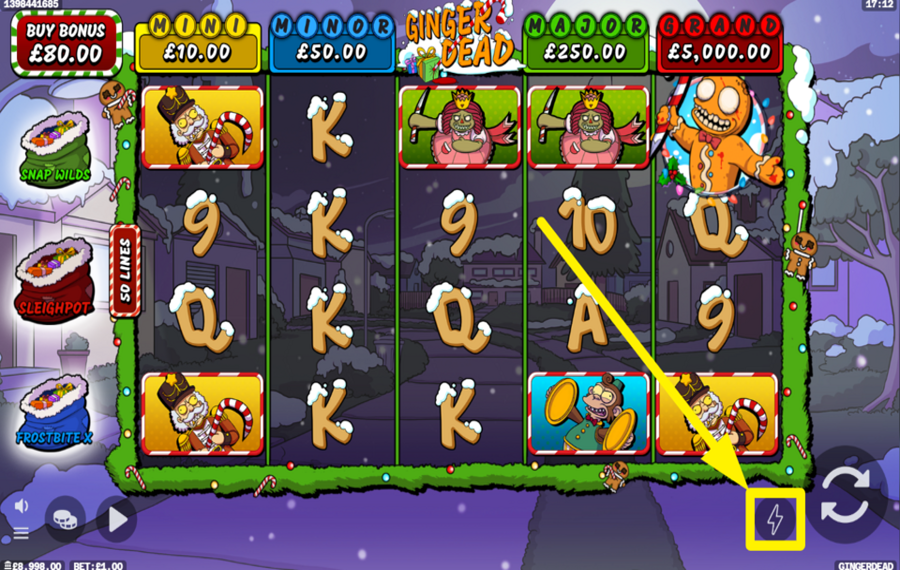Open the hamburger menu
Viewport: 900px width, 570px height.
21,533
